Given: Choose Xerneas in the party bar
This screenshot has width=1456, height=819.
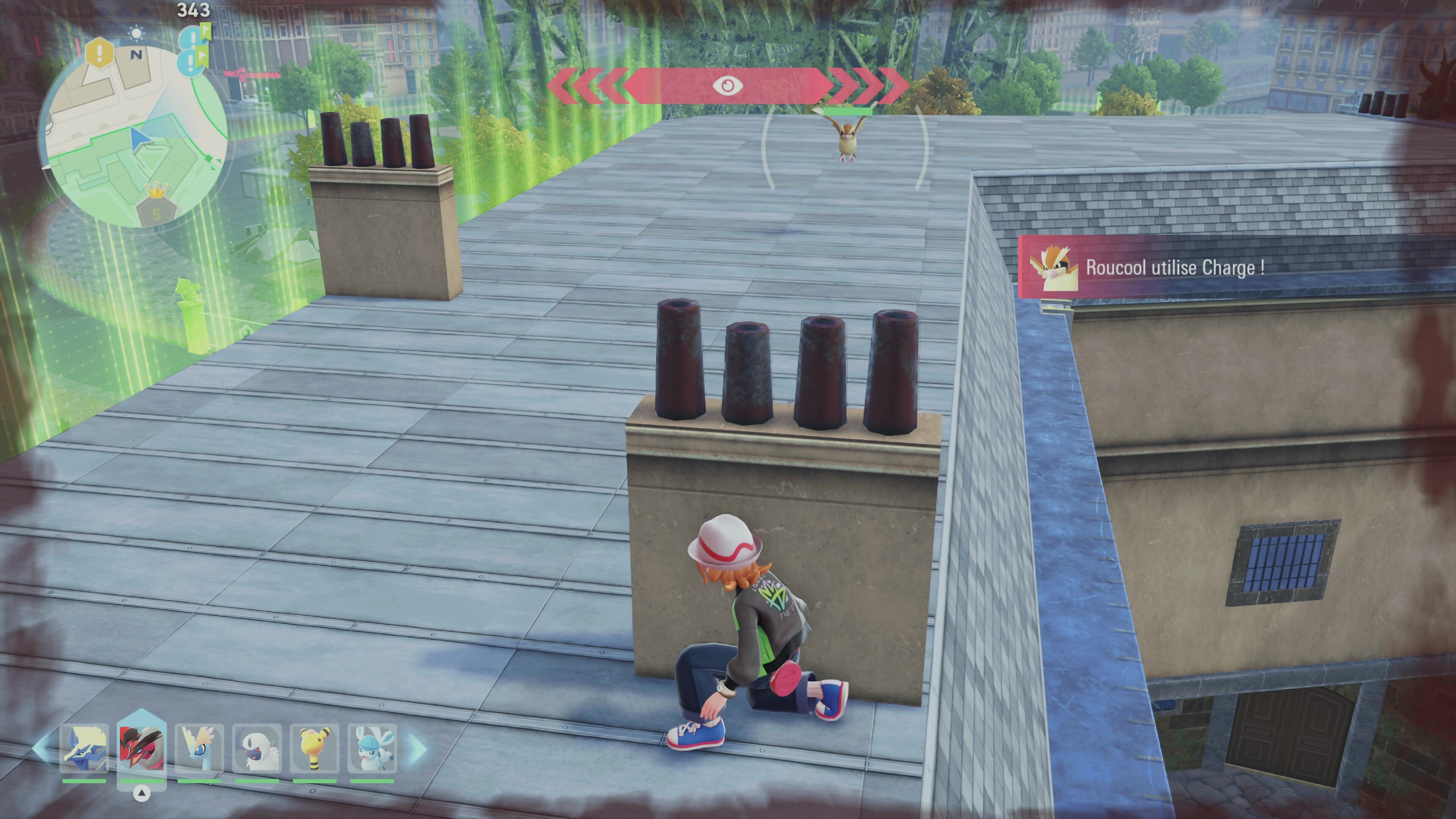Looking at the screenshot, I should click(x=84, y=748).
